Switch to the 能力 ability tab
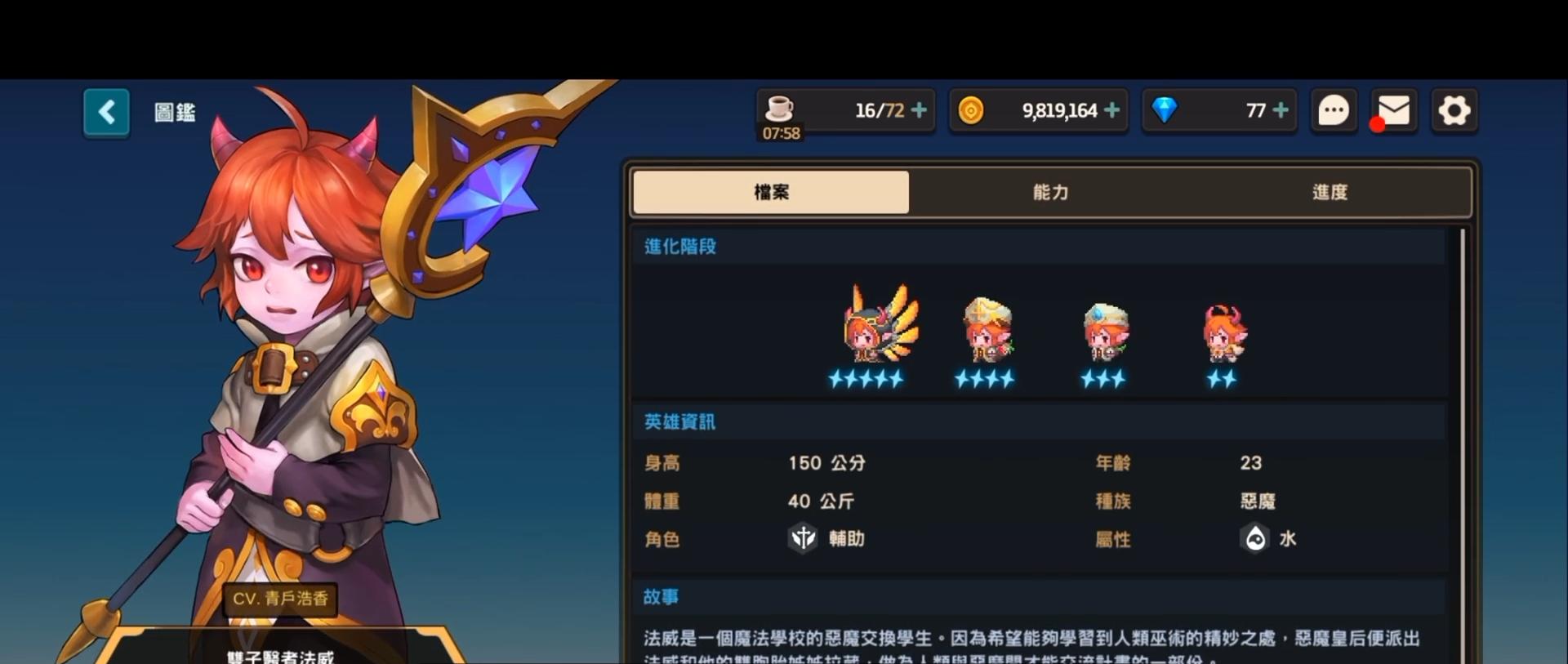This screenshot has width=1568, height=664. point(1050,193)
